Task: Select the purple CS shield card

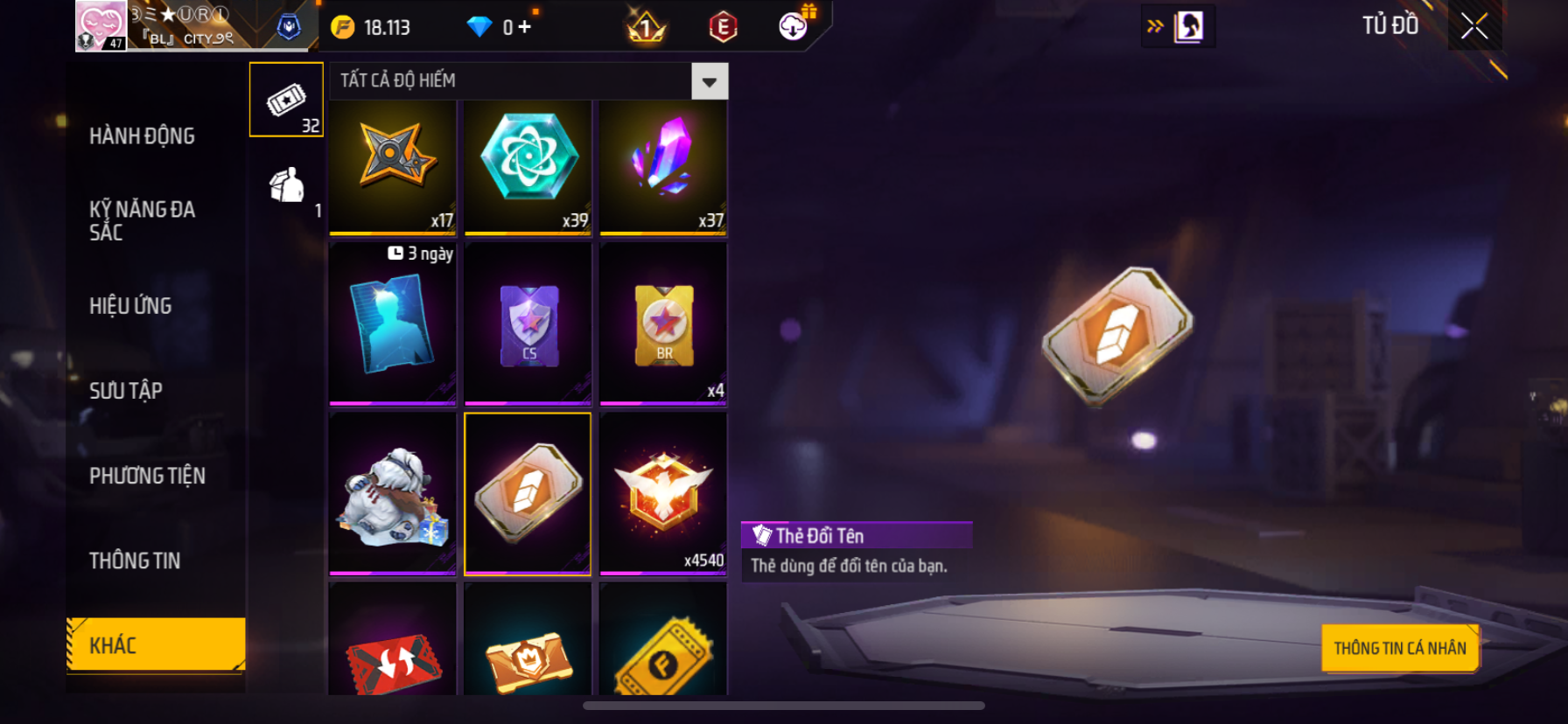Action: pyautogui.click(x=528, y=324)
